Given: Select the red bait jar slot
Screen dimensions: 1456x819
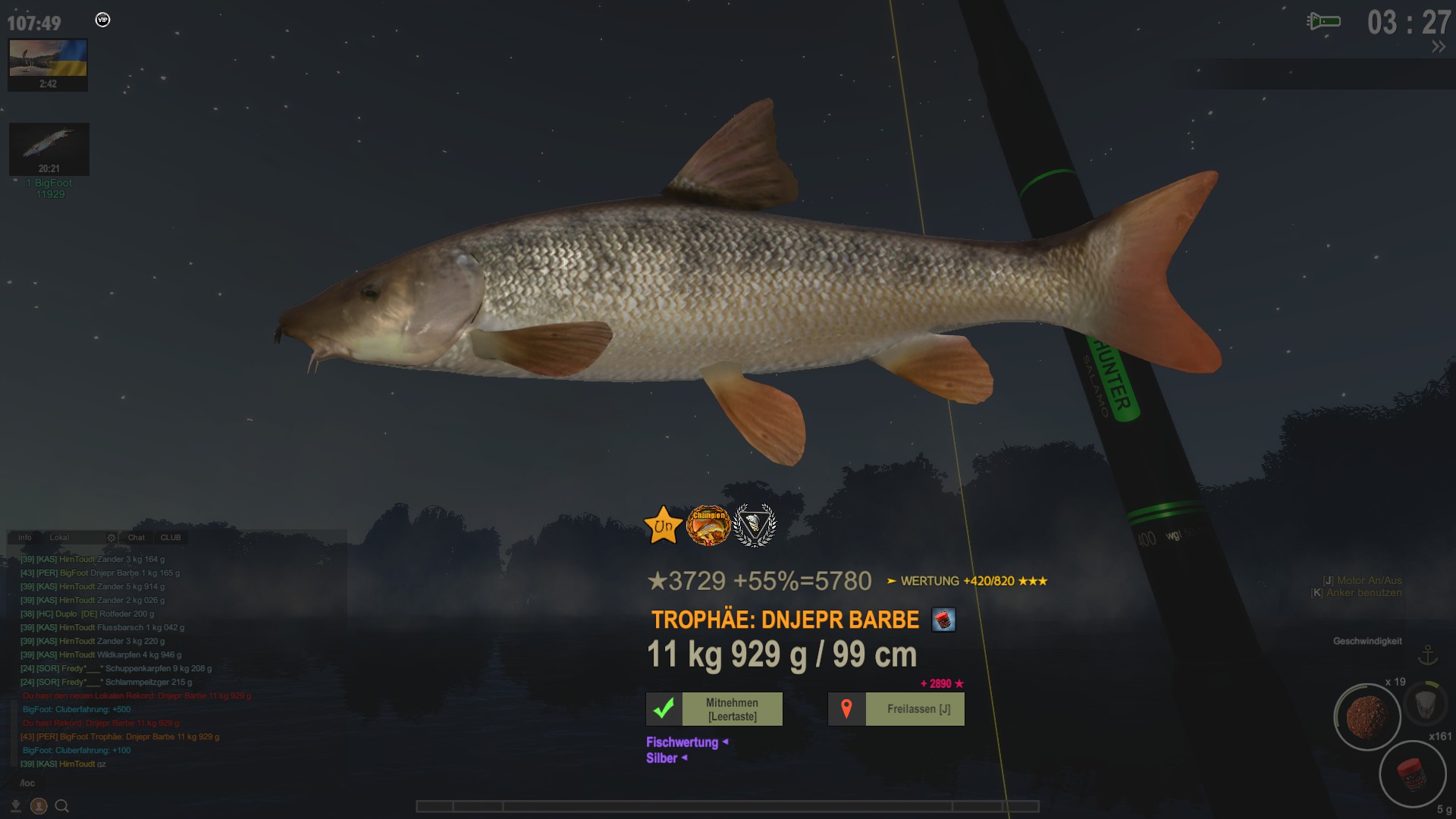Looking at the screenshot, I should (1412, 774).
